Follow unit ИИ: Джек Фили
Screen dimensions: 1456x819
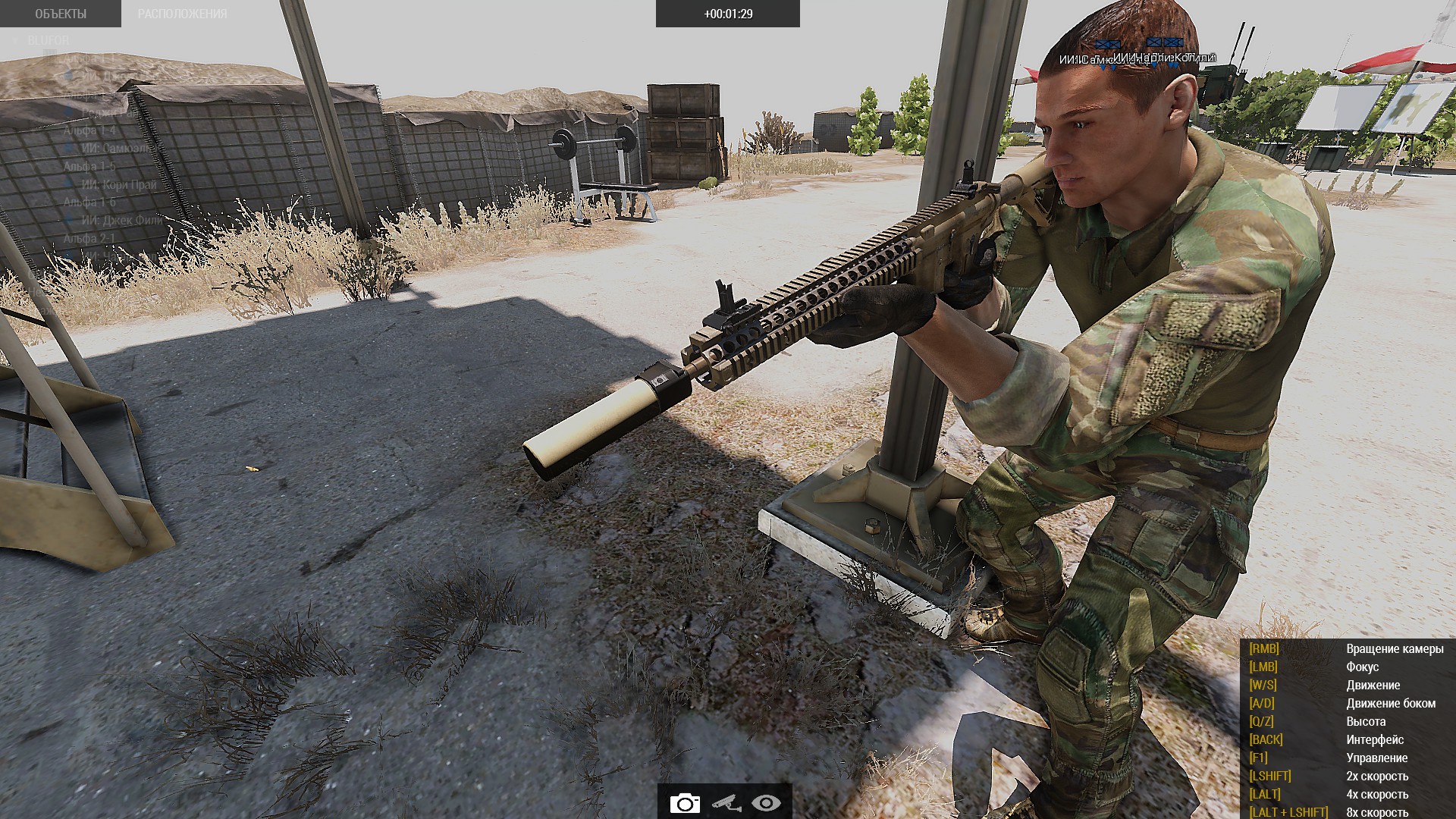coord(121,221)
